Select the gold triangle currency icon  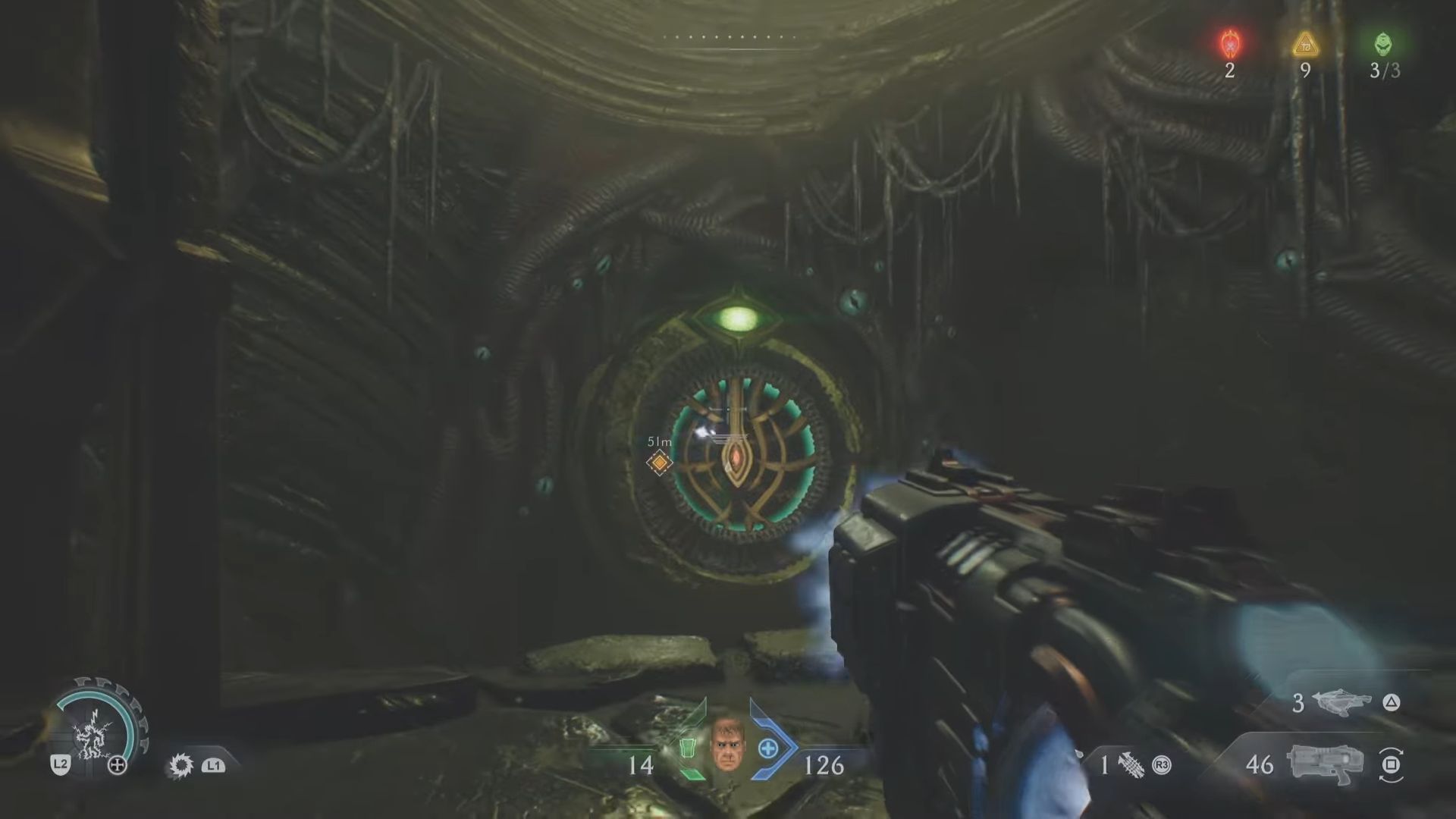pos(1305,45)
